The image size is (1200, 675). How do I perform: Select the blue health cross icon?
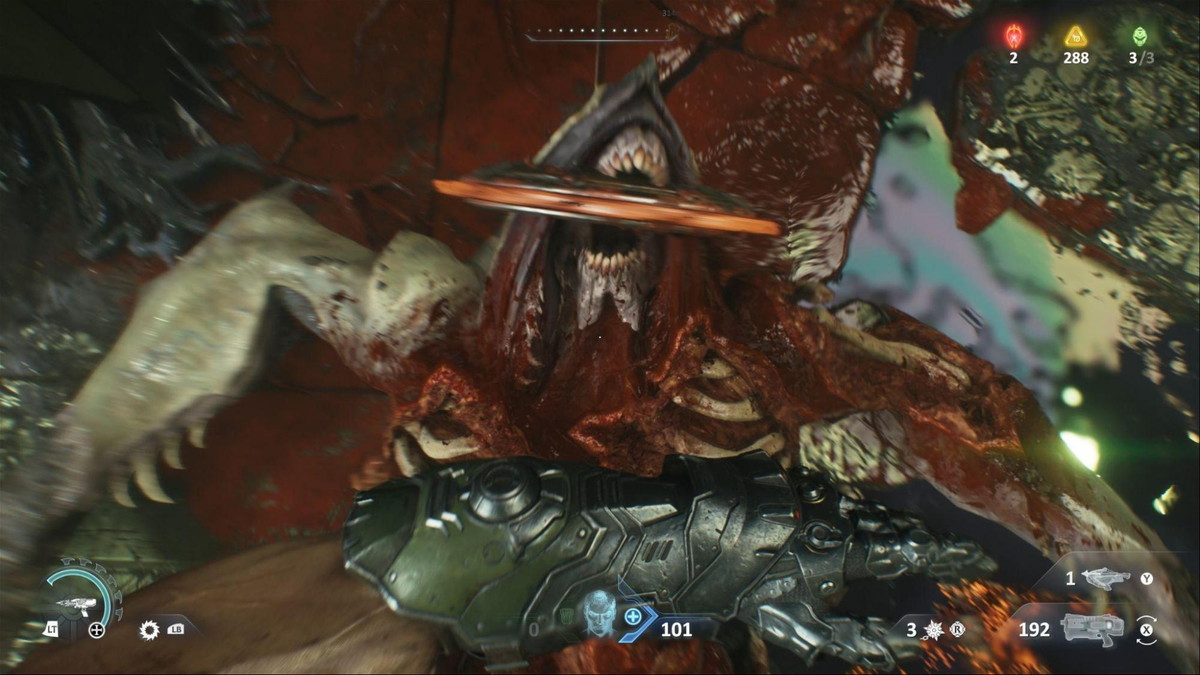click(633, 616)
